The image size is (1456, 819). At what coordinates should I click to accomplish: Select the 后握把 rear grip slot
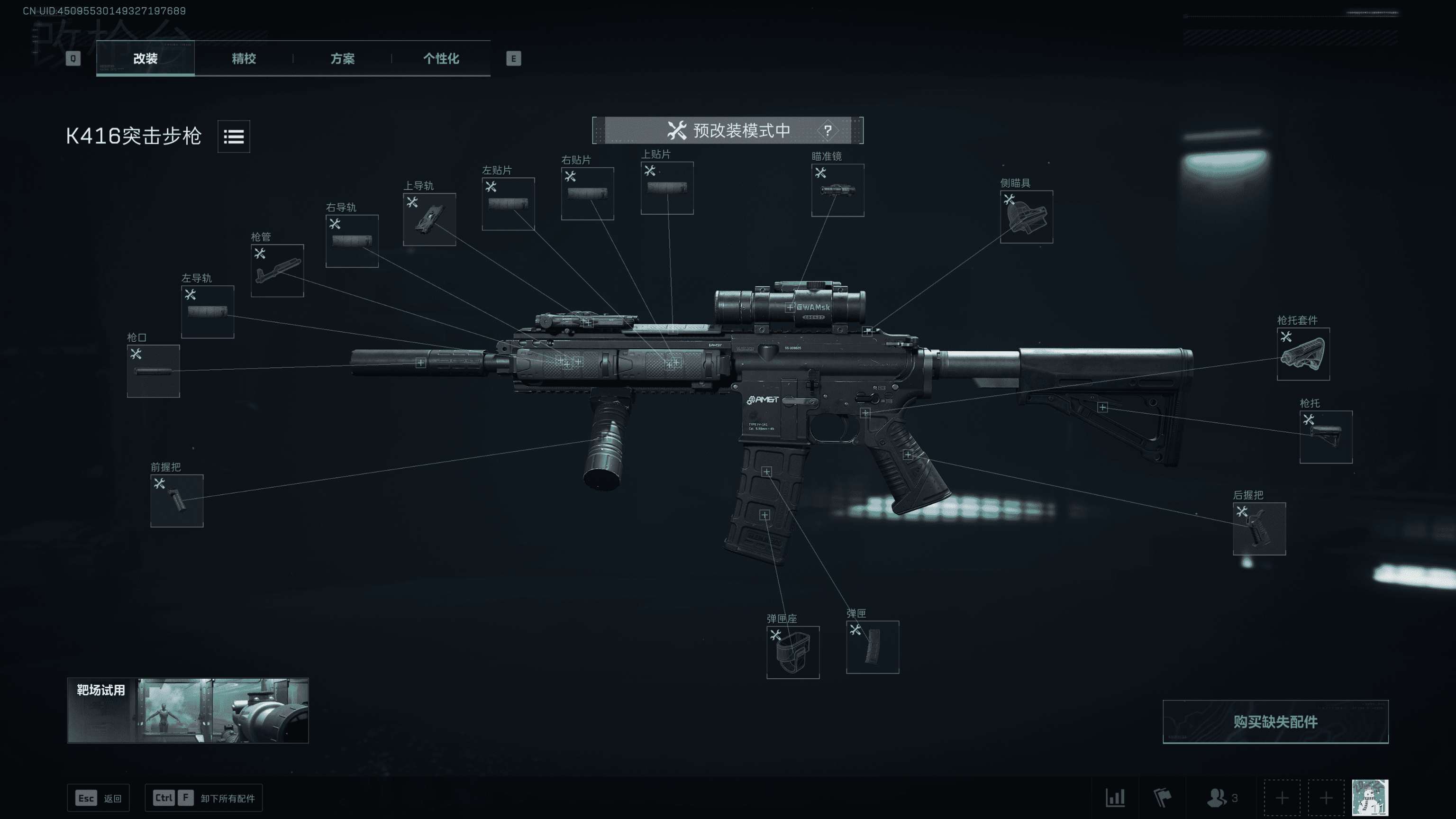point(1259,528)
